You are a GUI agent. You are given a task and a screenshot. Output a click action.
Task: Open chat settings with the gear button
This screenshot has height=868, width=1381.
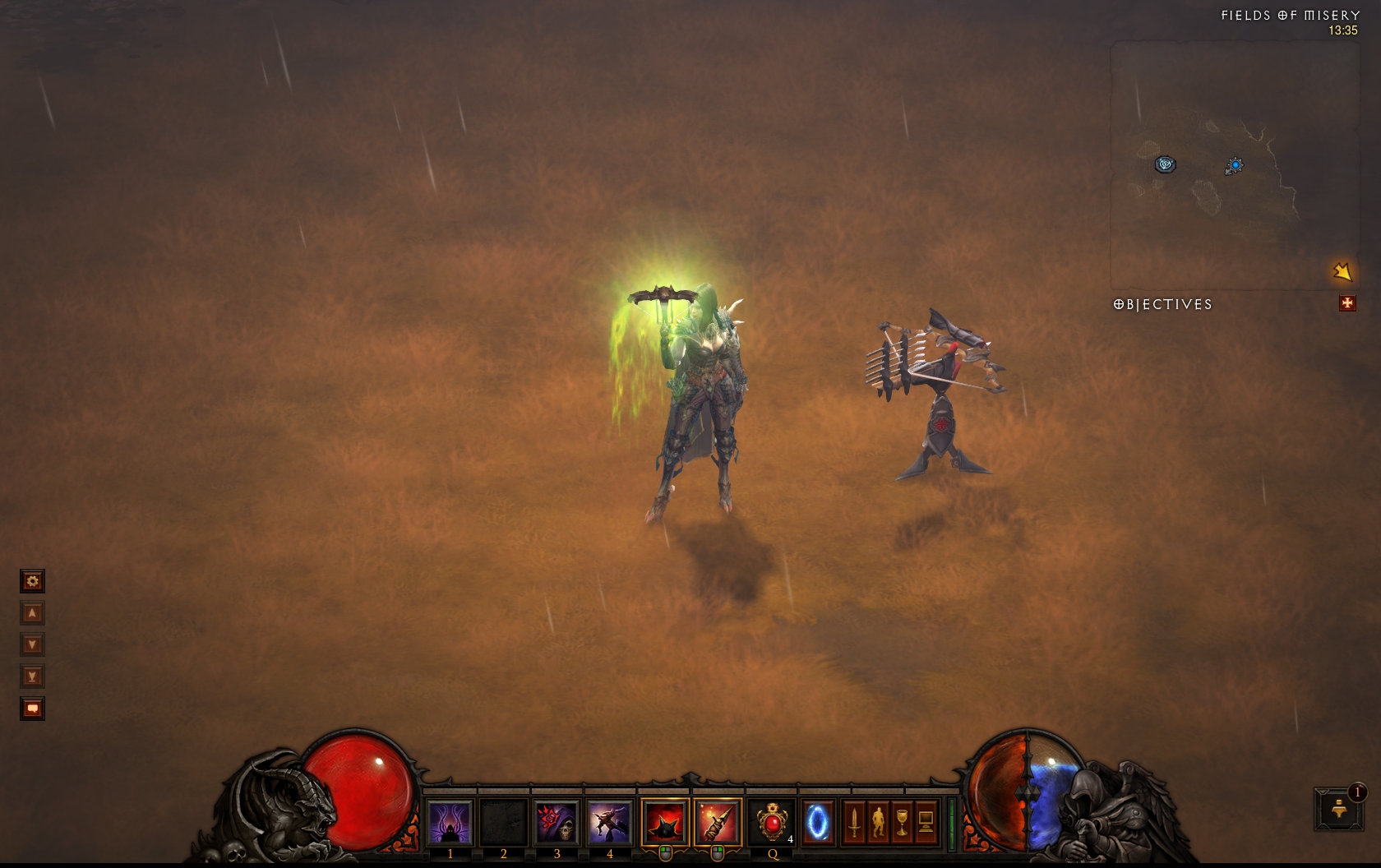(32, 582)
